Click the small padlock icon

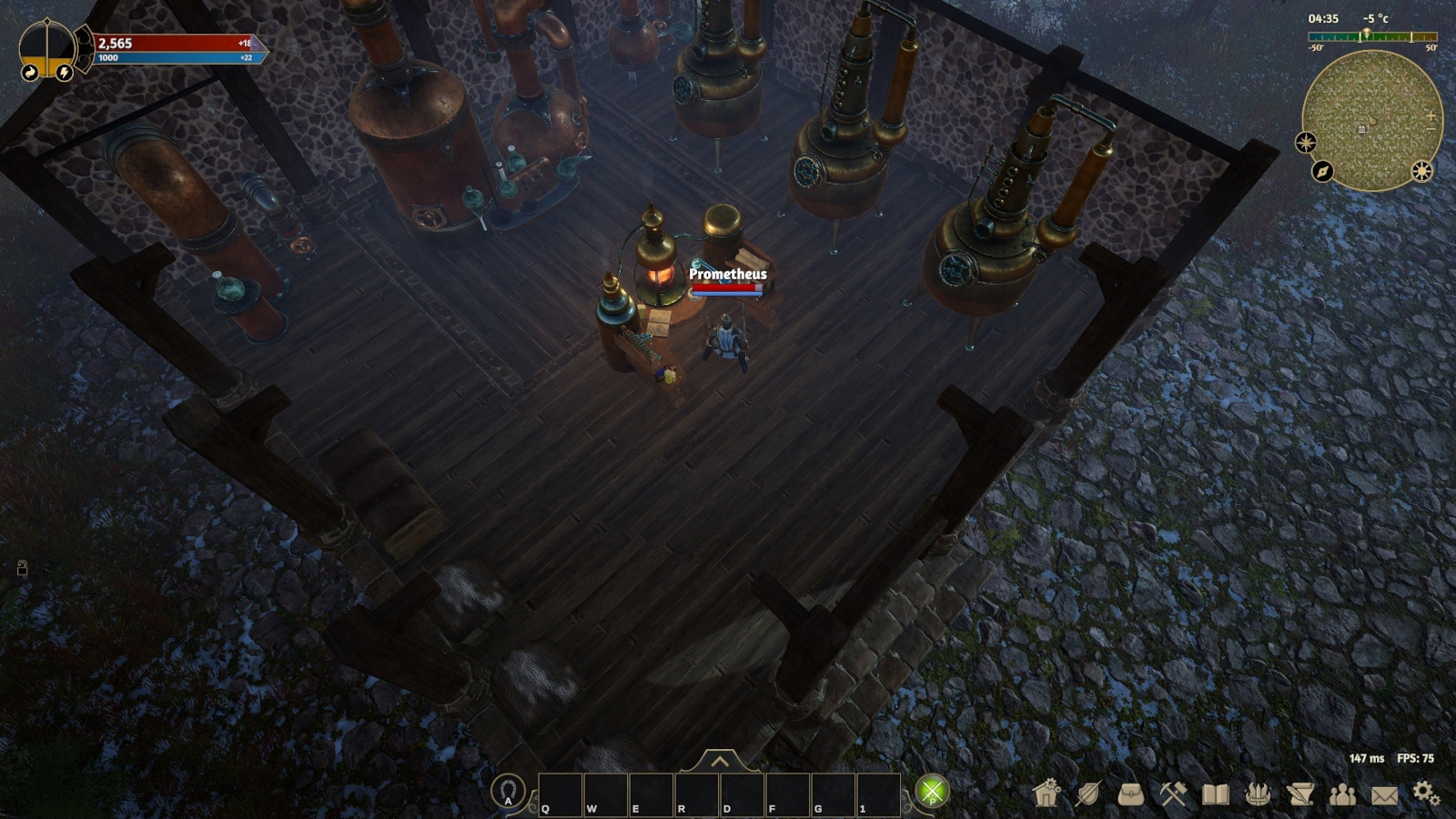[x=23, y=569]
